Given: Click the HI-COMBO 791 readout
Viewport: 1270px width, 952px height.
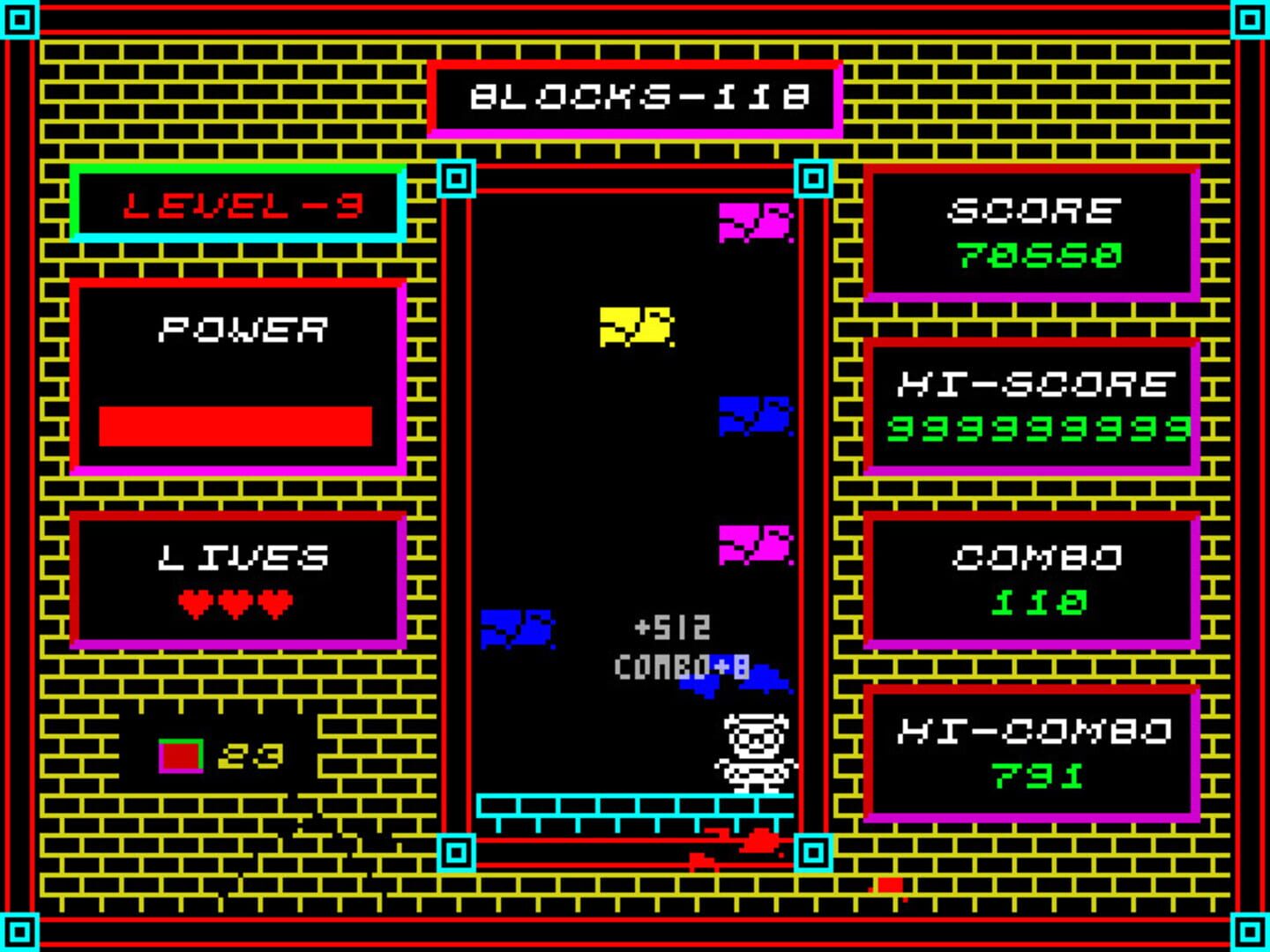Looking at the screenshot, I should coord(1039,776).
